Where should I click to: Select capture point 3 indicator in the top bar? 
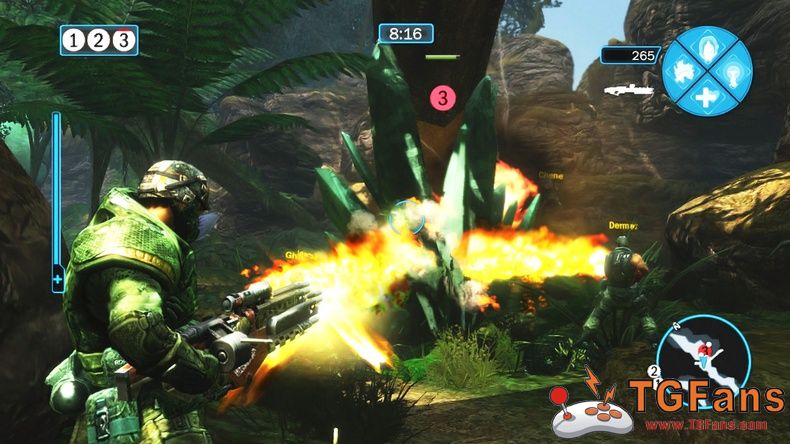[122, 40]
